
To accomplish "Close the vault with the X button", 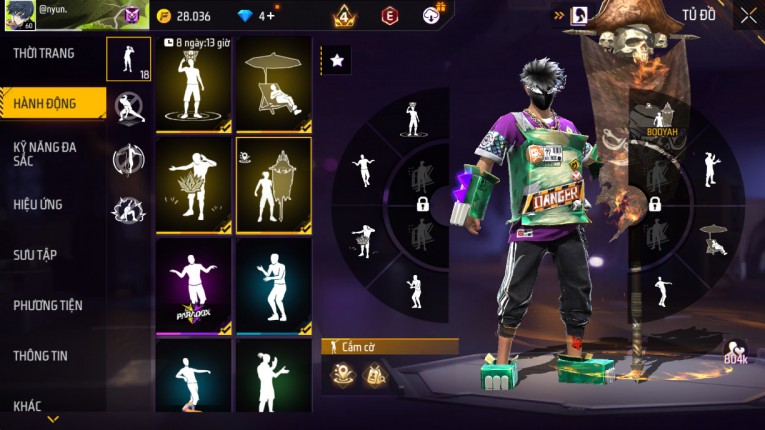I will click(x=748, y=15).
